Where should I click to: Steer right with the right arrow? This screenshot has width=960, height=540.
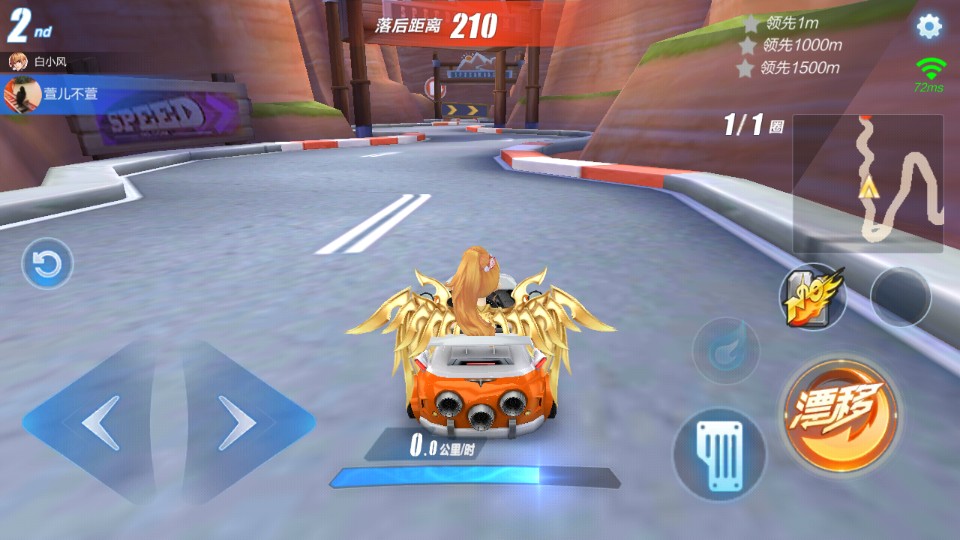pos(240,423)
